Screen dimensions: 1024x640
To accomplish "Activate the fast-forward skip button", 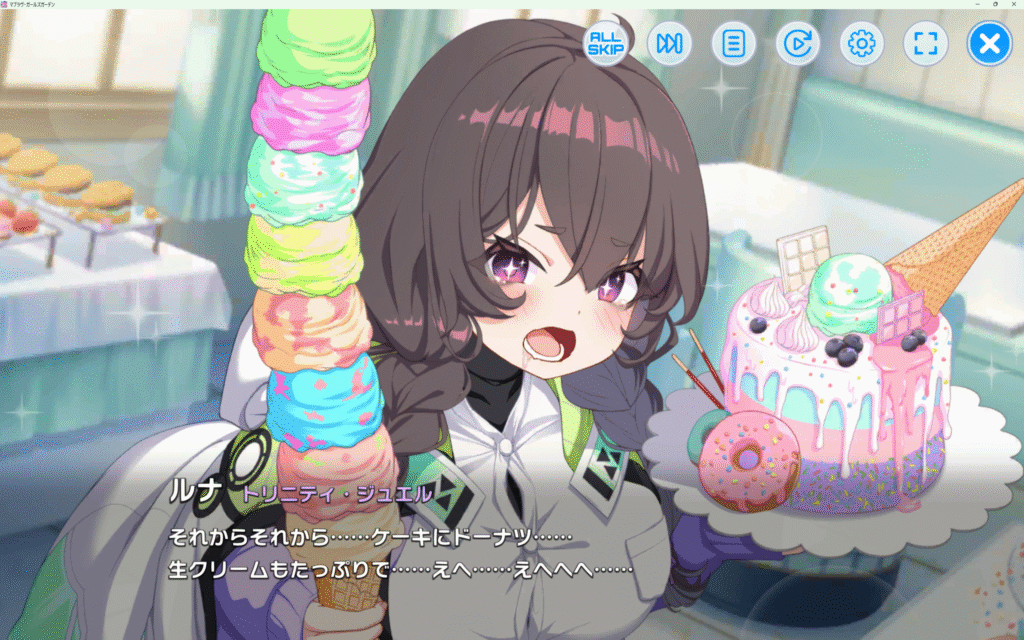I will tap(669, 44).
